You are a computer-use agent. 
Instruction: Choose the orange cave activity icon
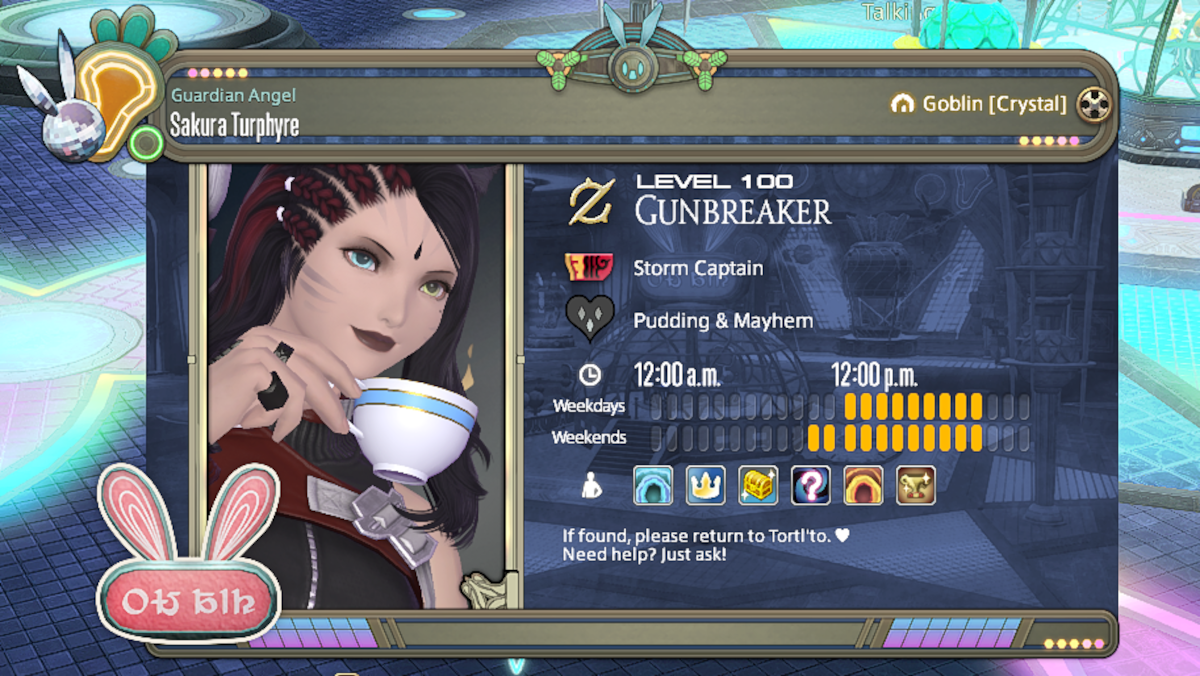[x=863, y=485]
